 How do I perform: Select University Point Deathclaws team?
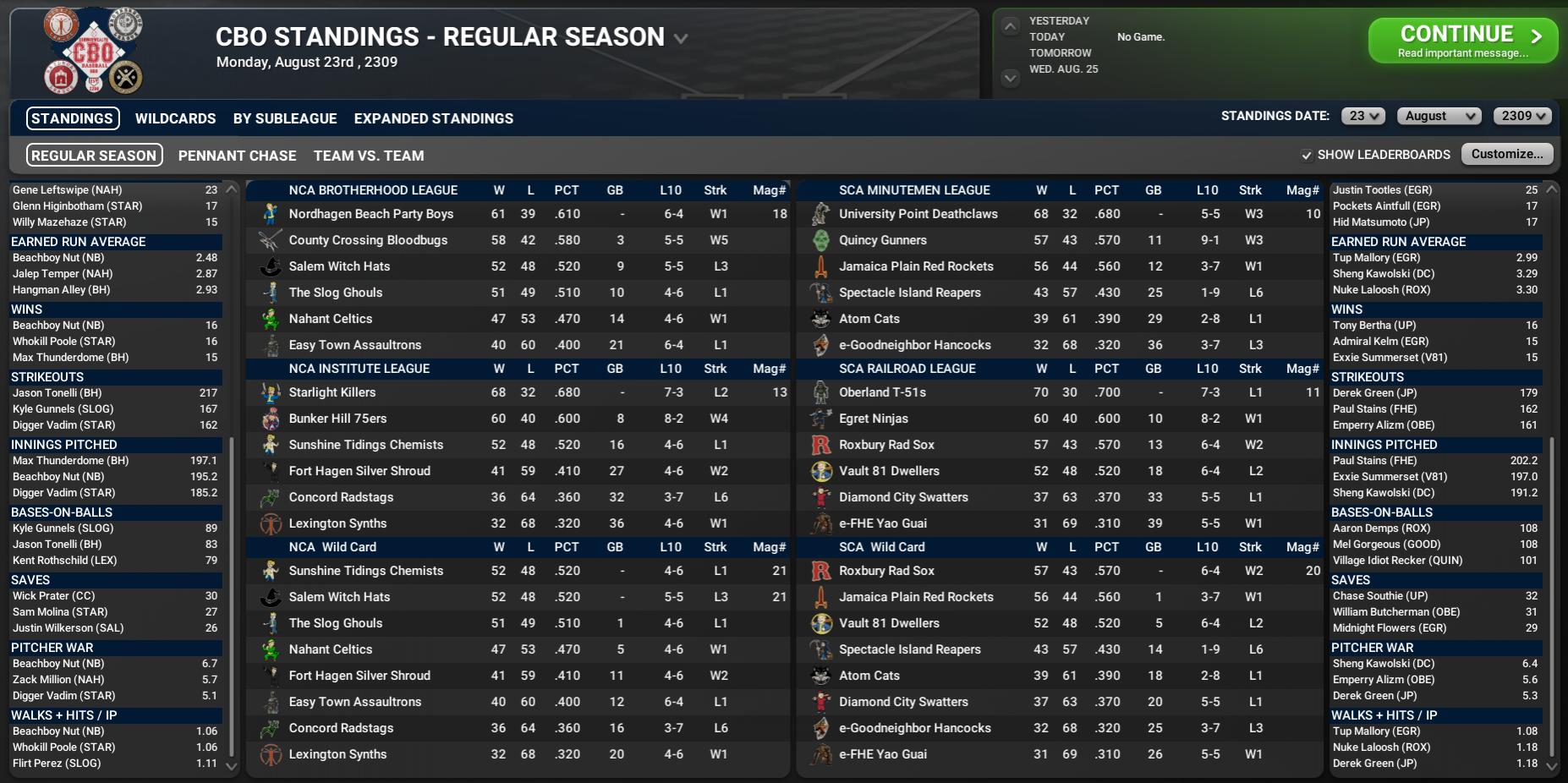tap(918, 214)
